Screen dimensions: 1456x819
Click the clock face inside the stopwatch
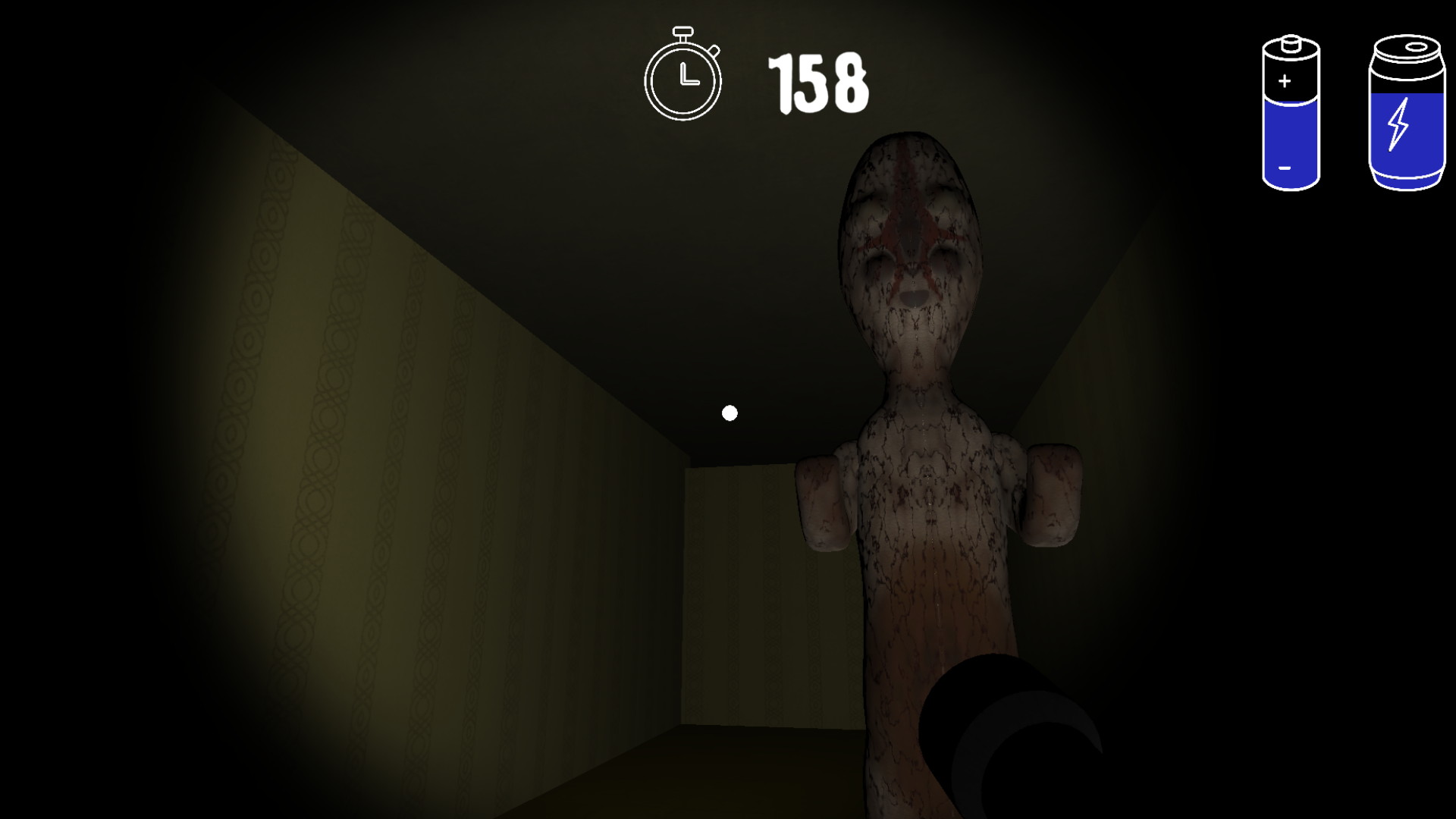pos(682,80)
